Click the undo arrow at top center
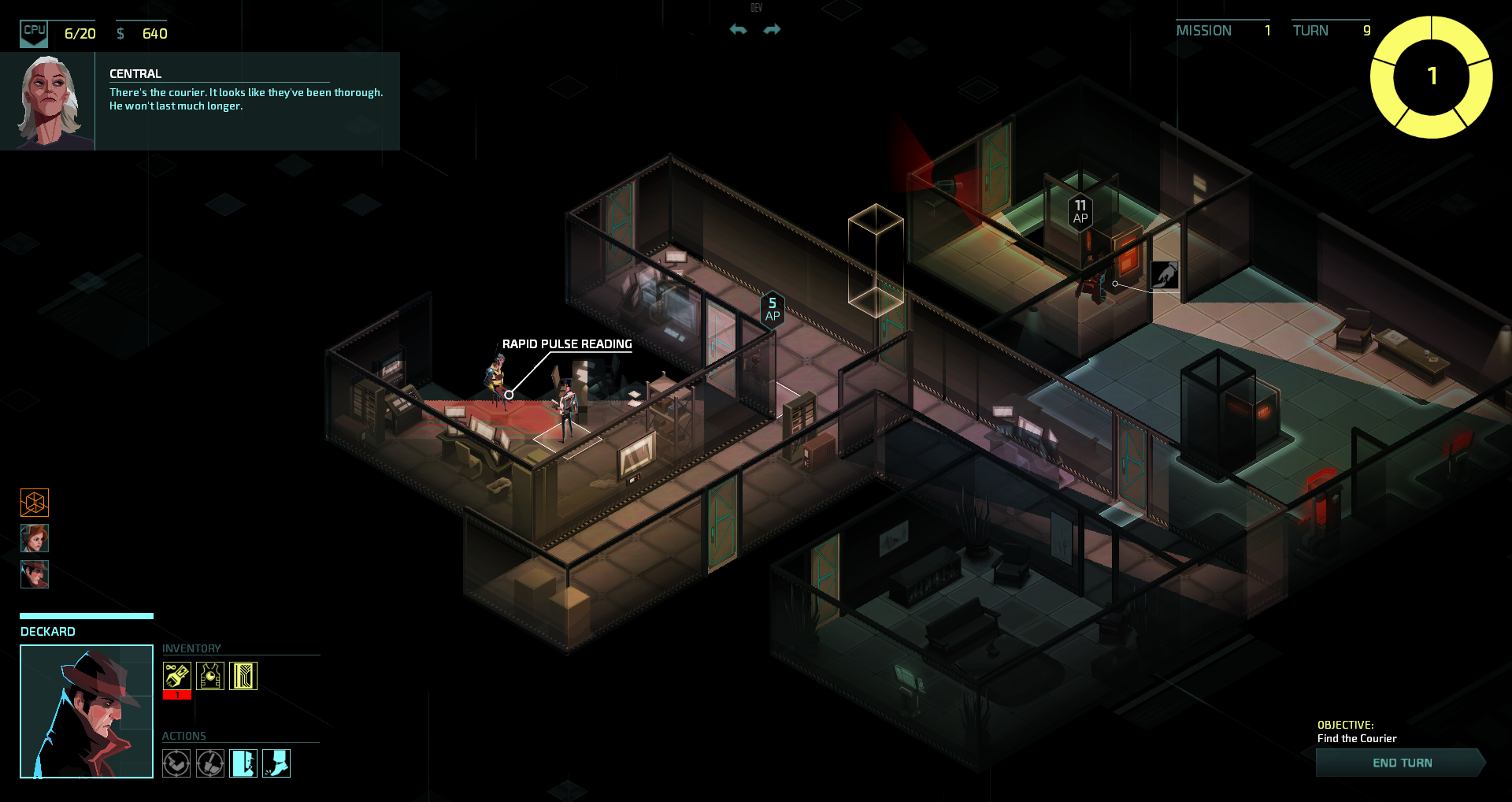 737,29
